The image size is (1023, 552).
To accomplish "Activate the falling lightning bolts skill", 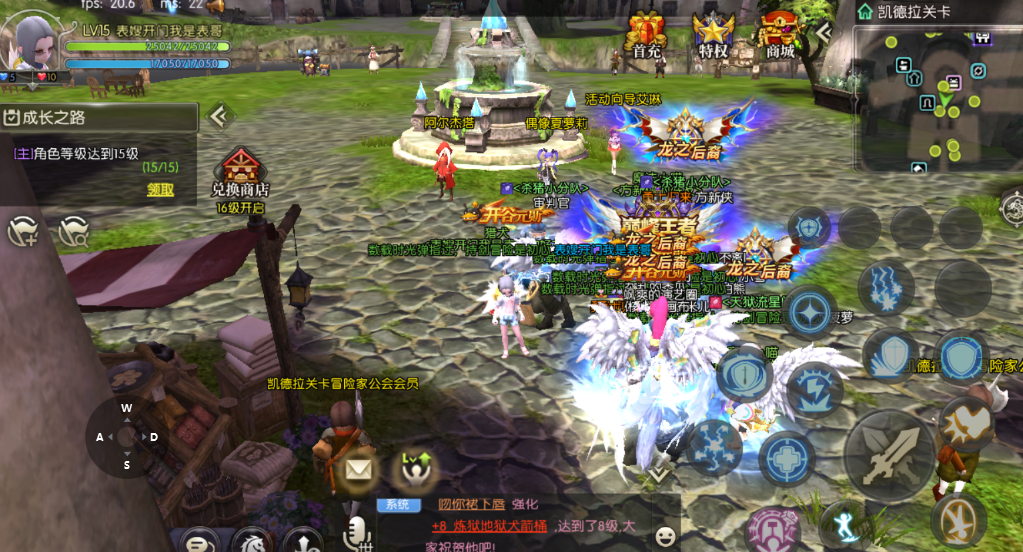I will click(885, 284).
